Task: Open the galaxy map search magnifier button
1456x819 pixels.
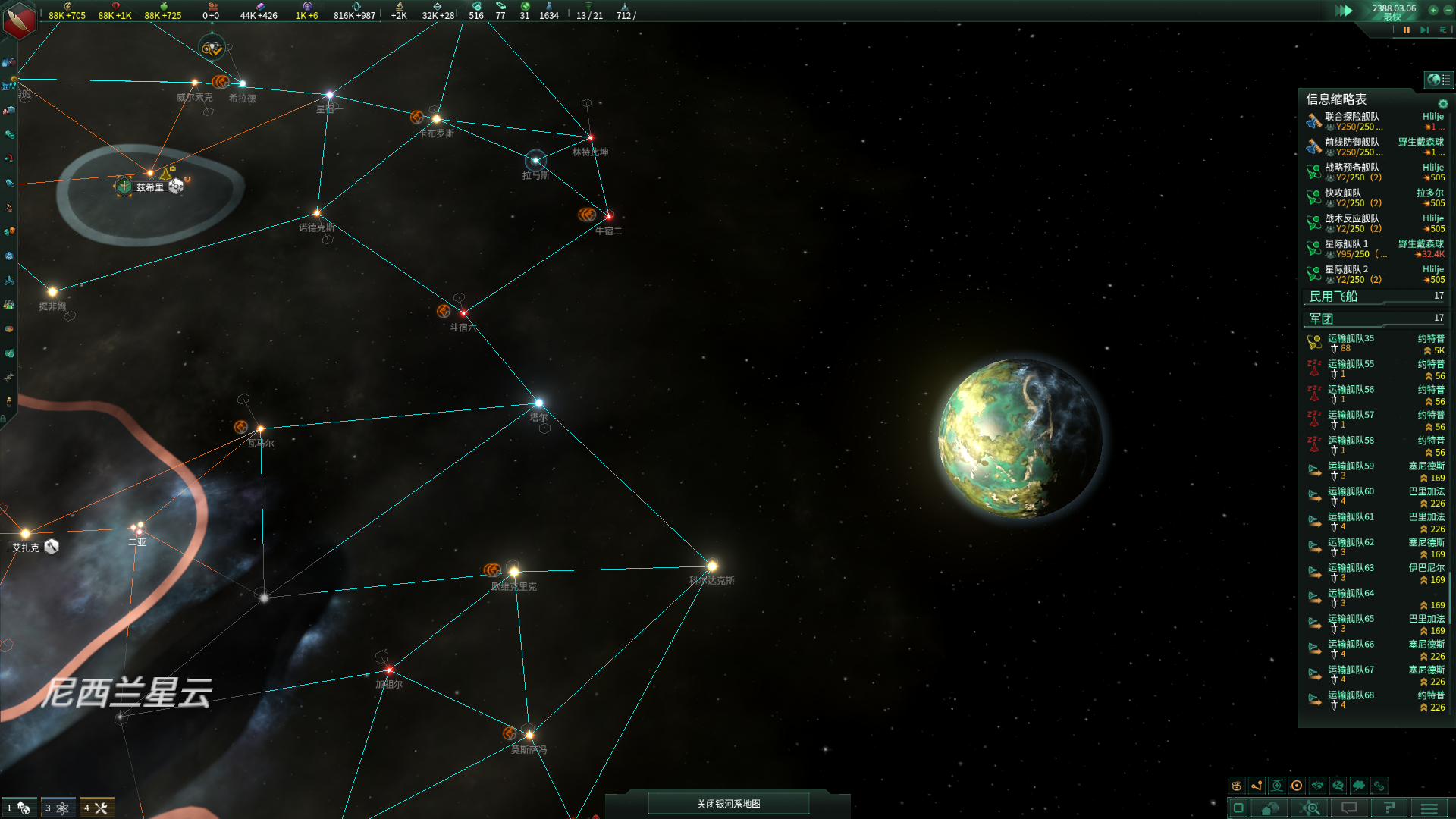Action: 1310,808
